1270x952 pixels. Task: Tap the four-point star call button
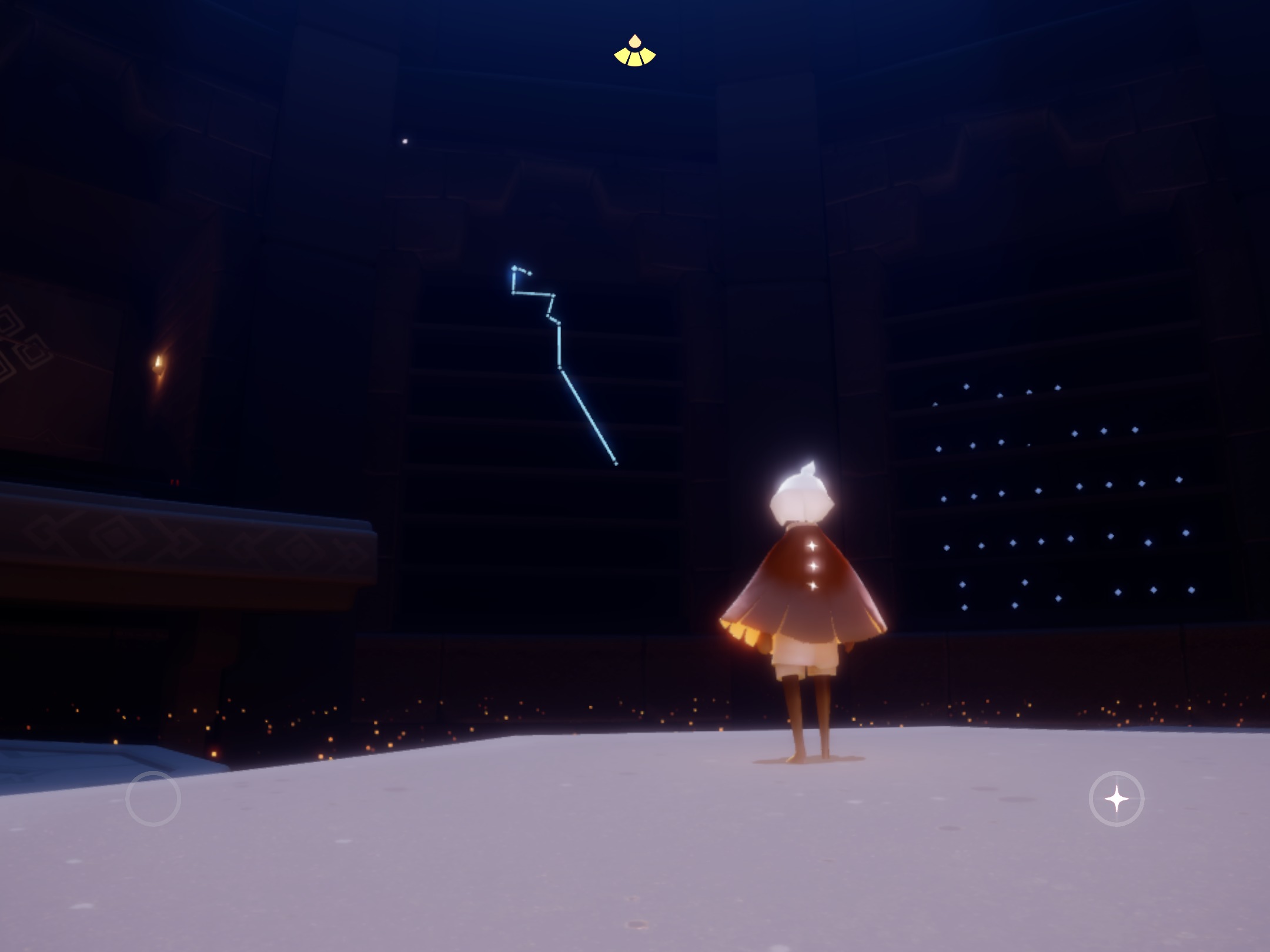[1116, 799]
